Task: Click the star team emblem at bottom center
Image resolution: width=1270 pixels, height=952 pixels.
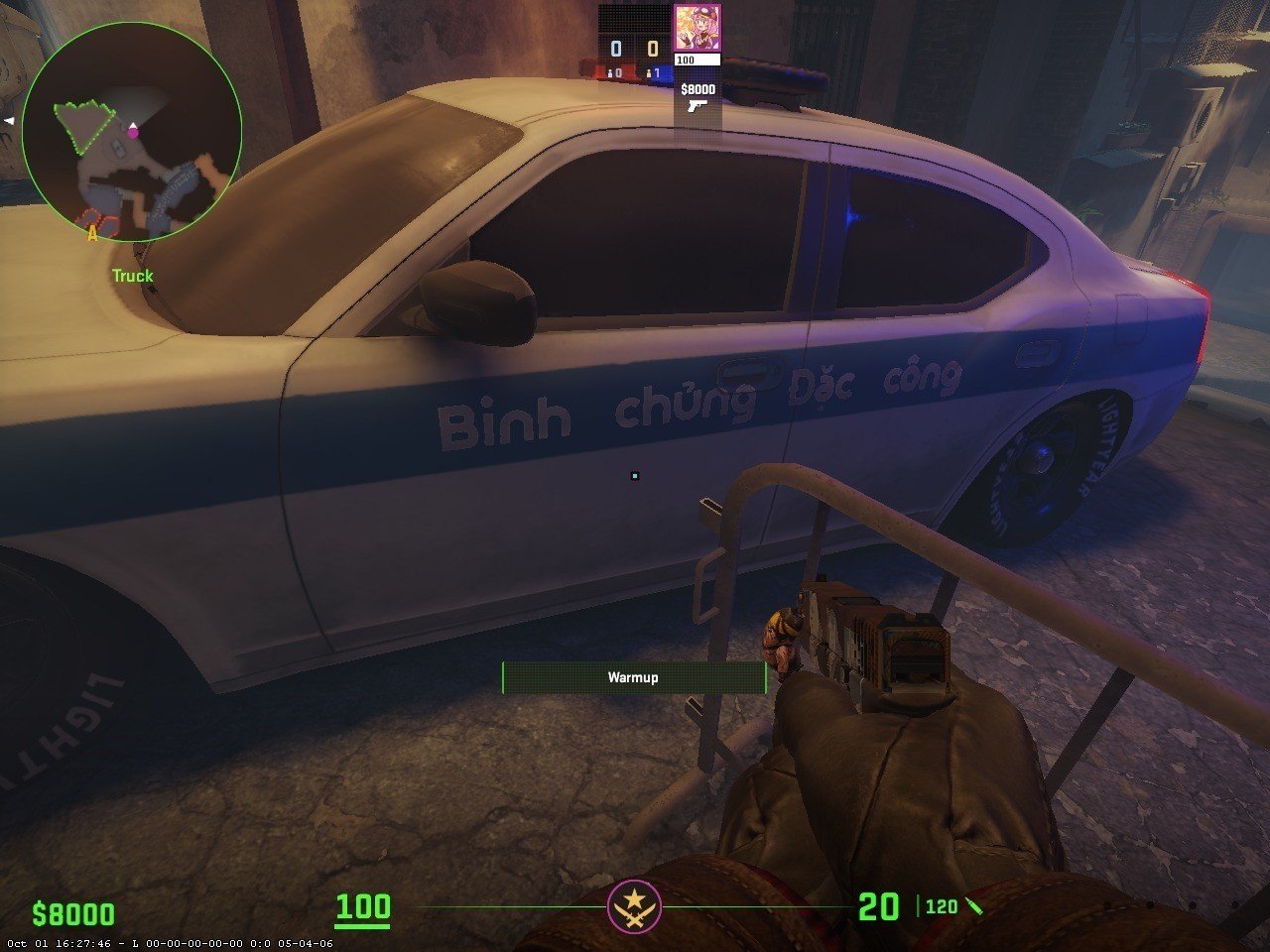Action: tap(634, 906)
